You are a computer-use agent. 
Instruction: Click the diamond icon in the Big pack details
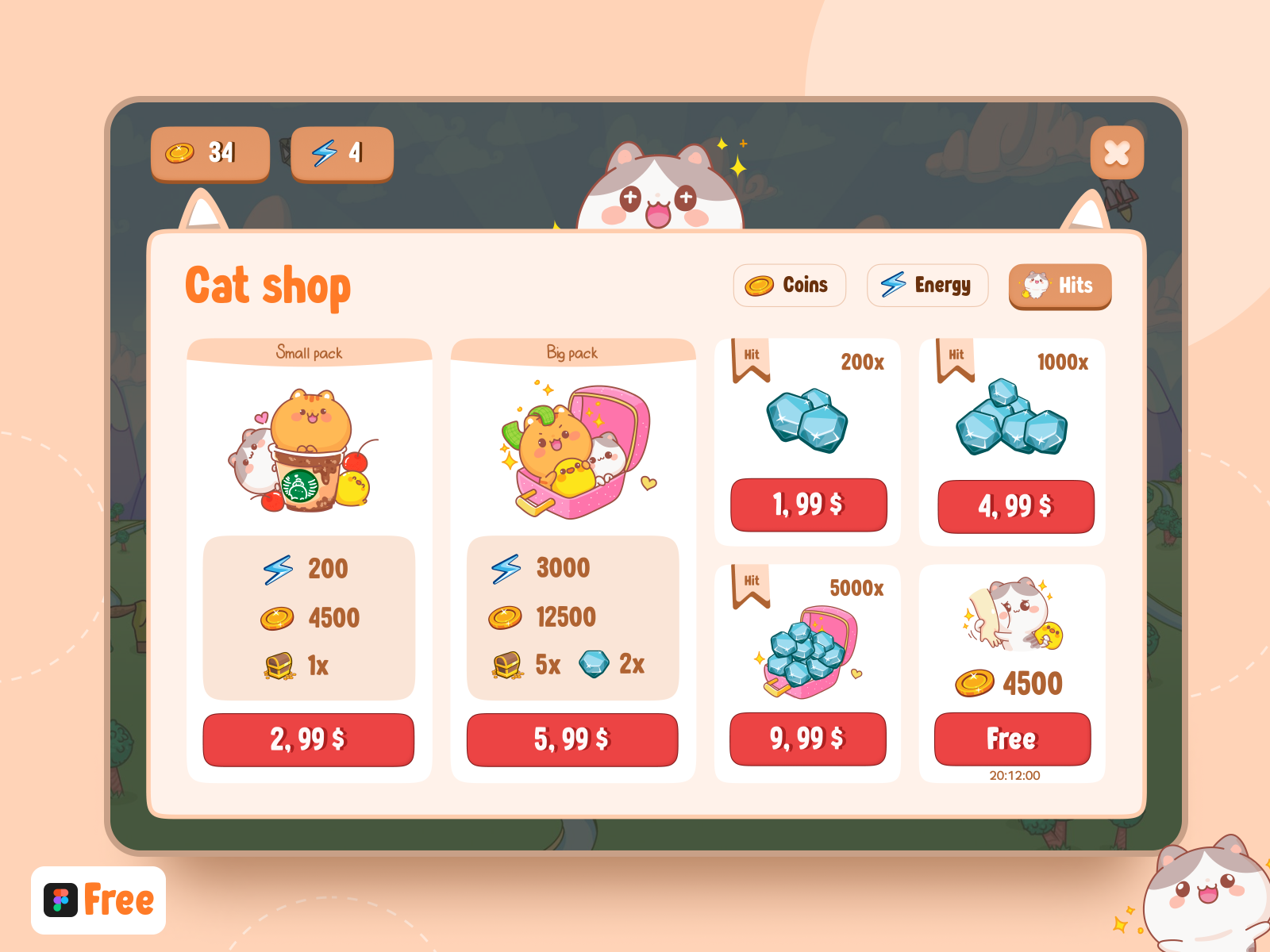pyautogui.click(x=592, y=663)
